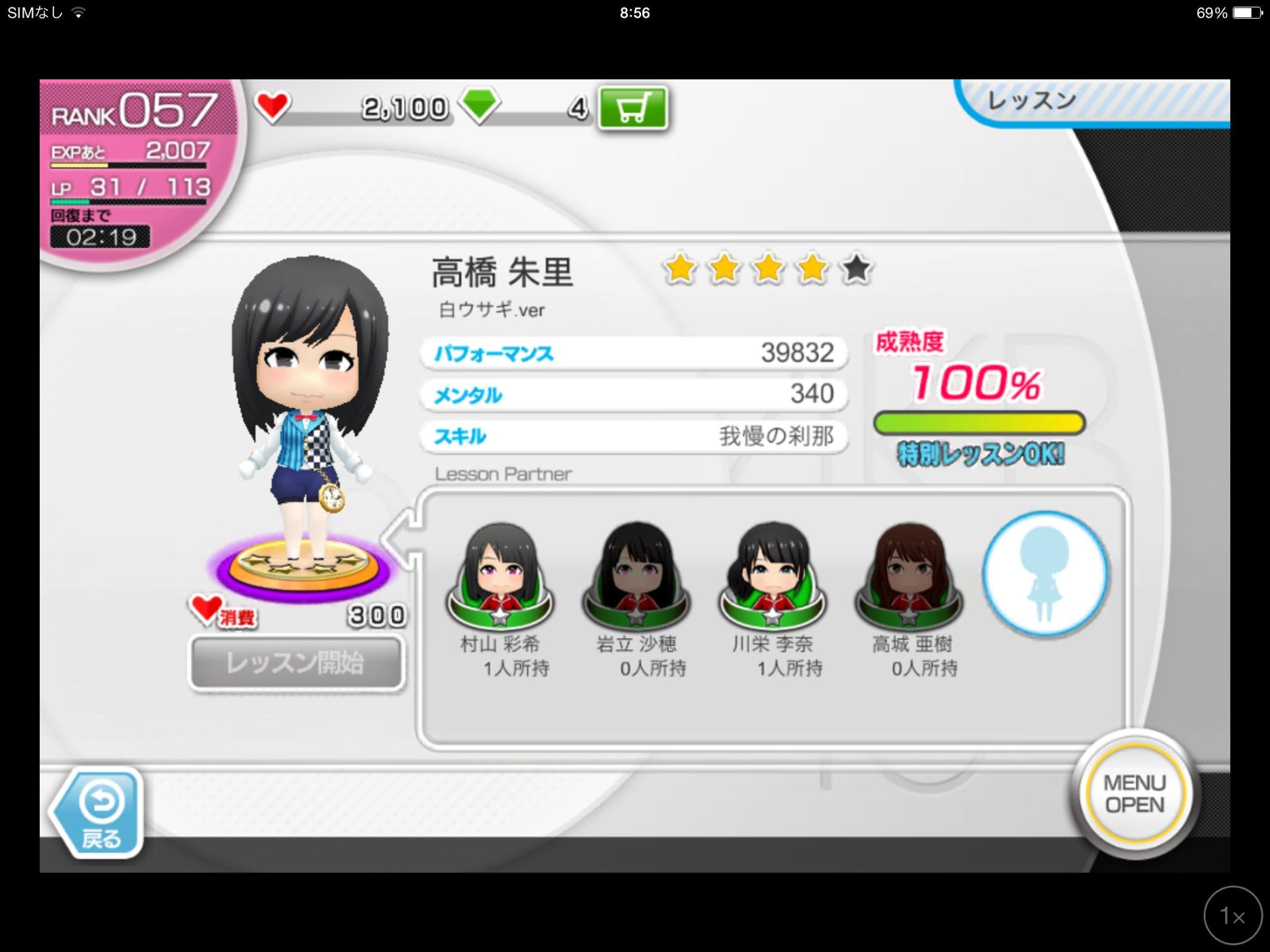Screen dimensions: 1270x952
Task: Go back with the 戻る button
Action: tap(99, 814)
